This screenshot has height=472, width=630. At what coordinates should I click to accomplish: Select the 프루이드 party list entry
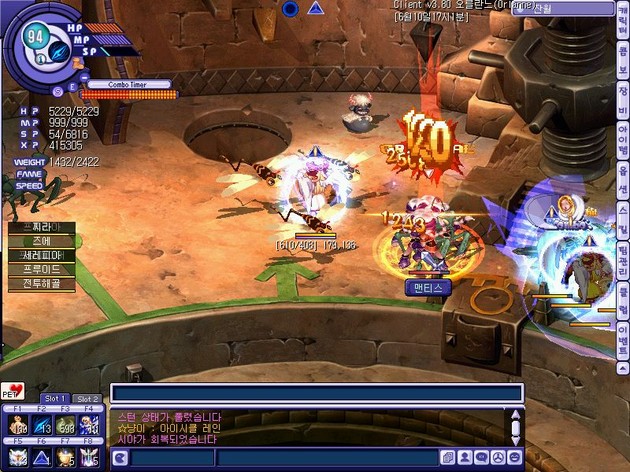[x=42, y=269]
